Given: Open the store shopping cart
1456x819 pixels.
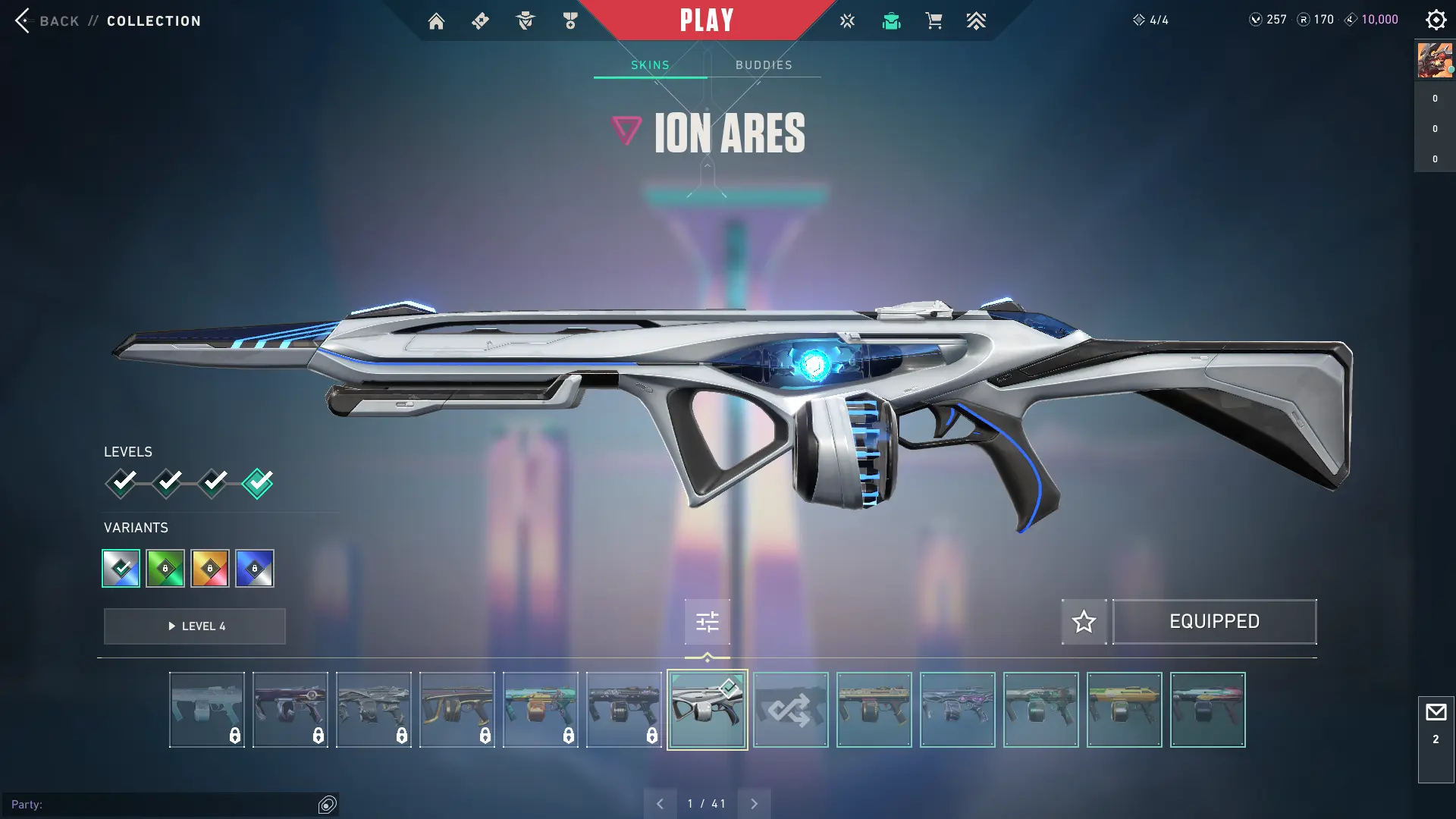Looking at the screenshot, I should click(x=934, y=21).
